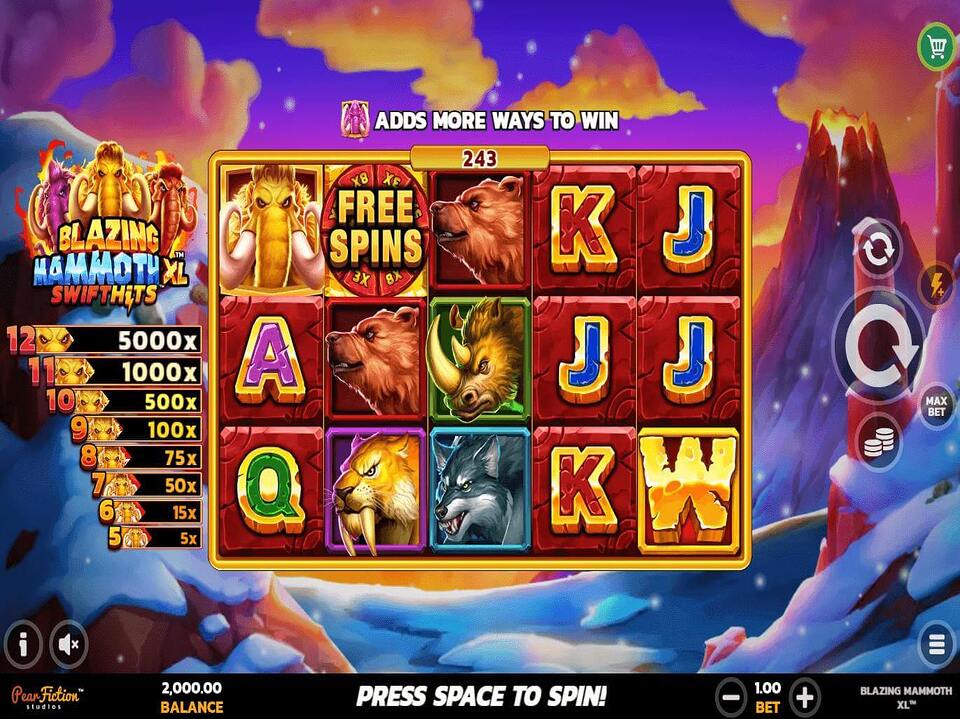Open the coin stack bet options
Screen dimensions: 960x719
point(877,441)
